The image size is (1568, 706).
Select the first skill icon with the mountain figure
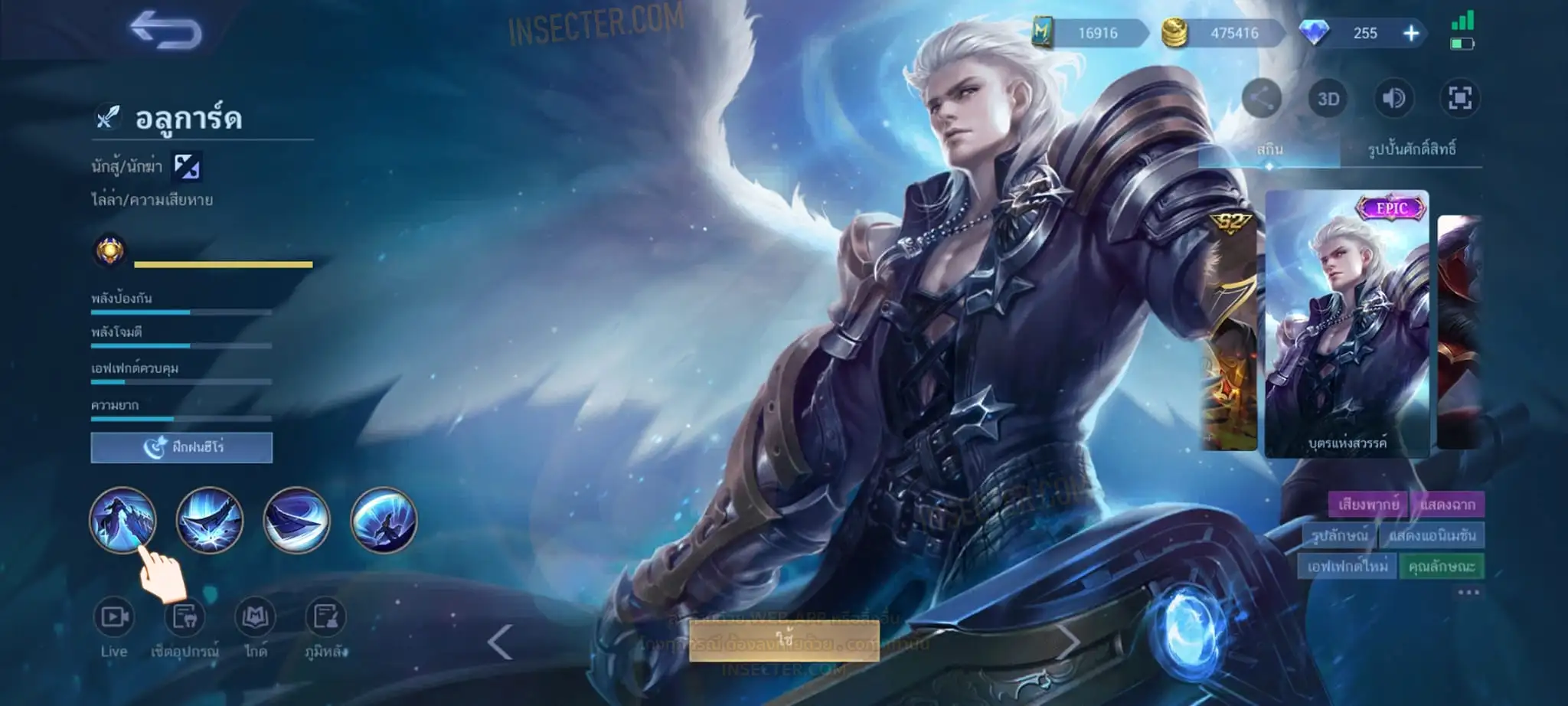[x=122, y=520]
